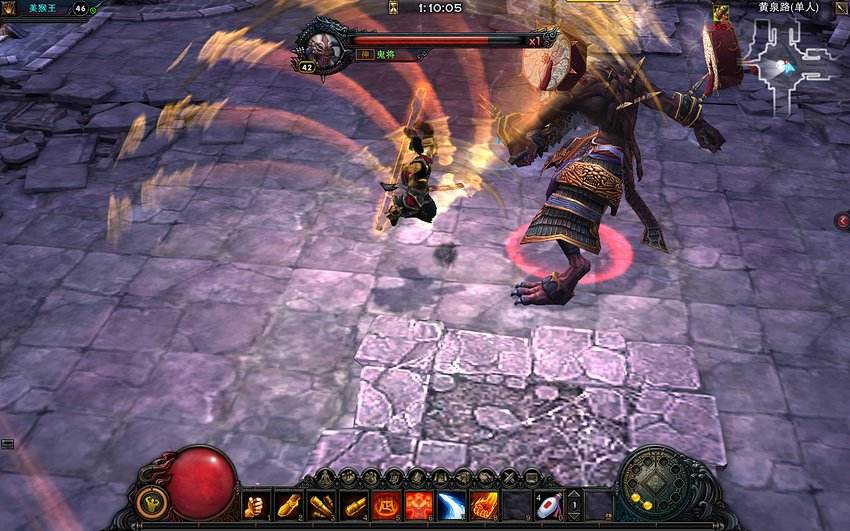Trigger the orange cross burst skill
The height and width of the screenshot is (531, 850).
click(x=418, y=506)
